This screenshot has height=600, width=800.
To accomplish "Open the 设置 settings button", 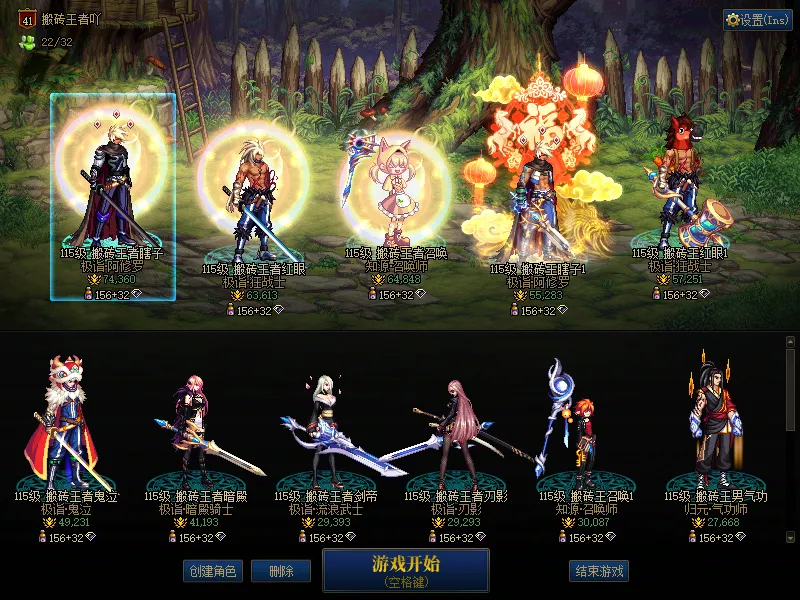I will 758,20.
